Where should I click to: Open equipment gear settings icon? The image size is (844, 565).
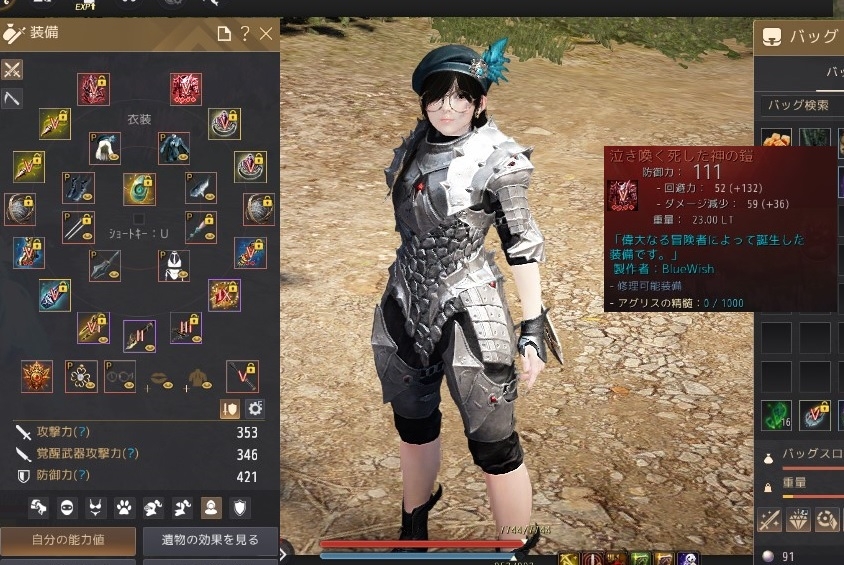tap(255, 408)
